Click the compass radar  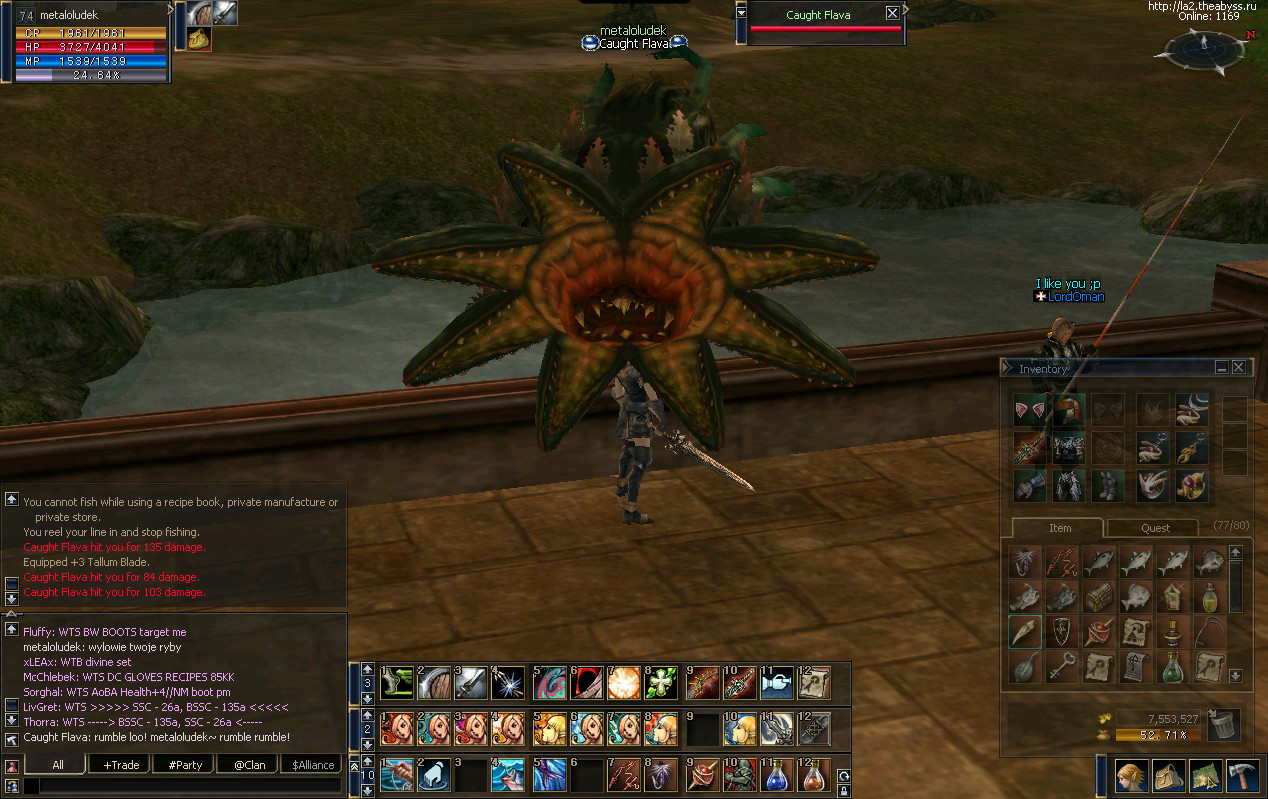click(1204, 46)
